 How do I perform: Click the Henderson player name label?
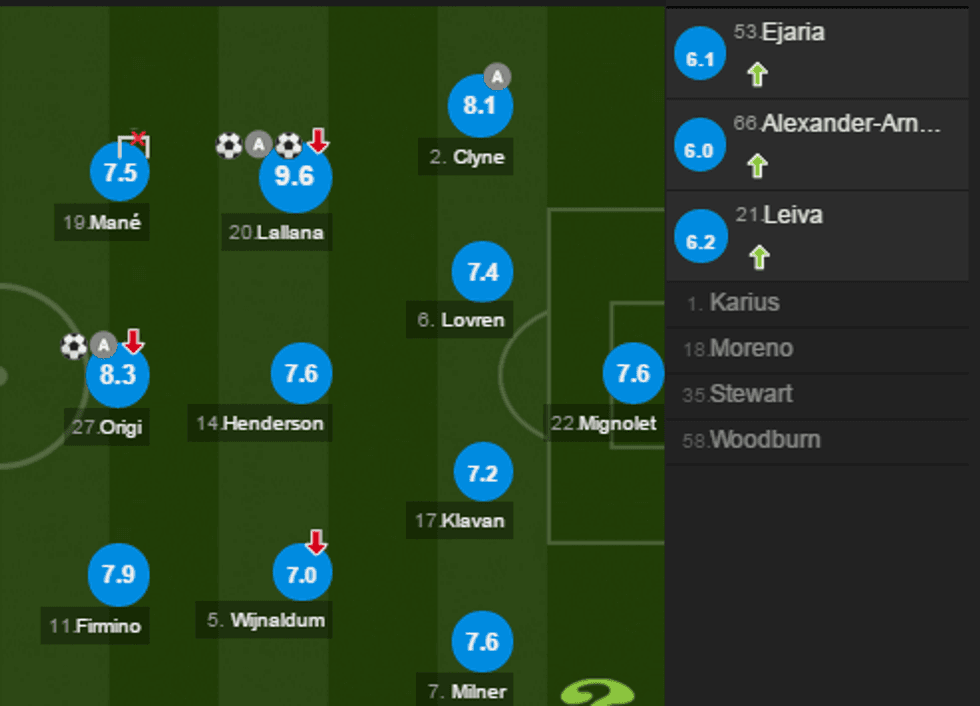click(260, 424)
